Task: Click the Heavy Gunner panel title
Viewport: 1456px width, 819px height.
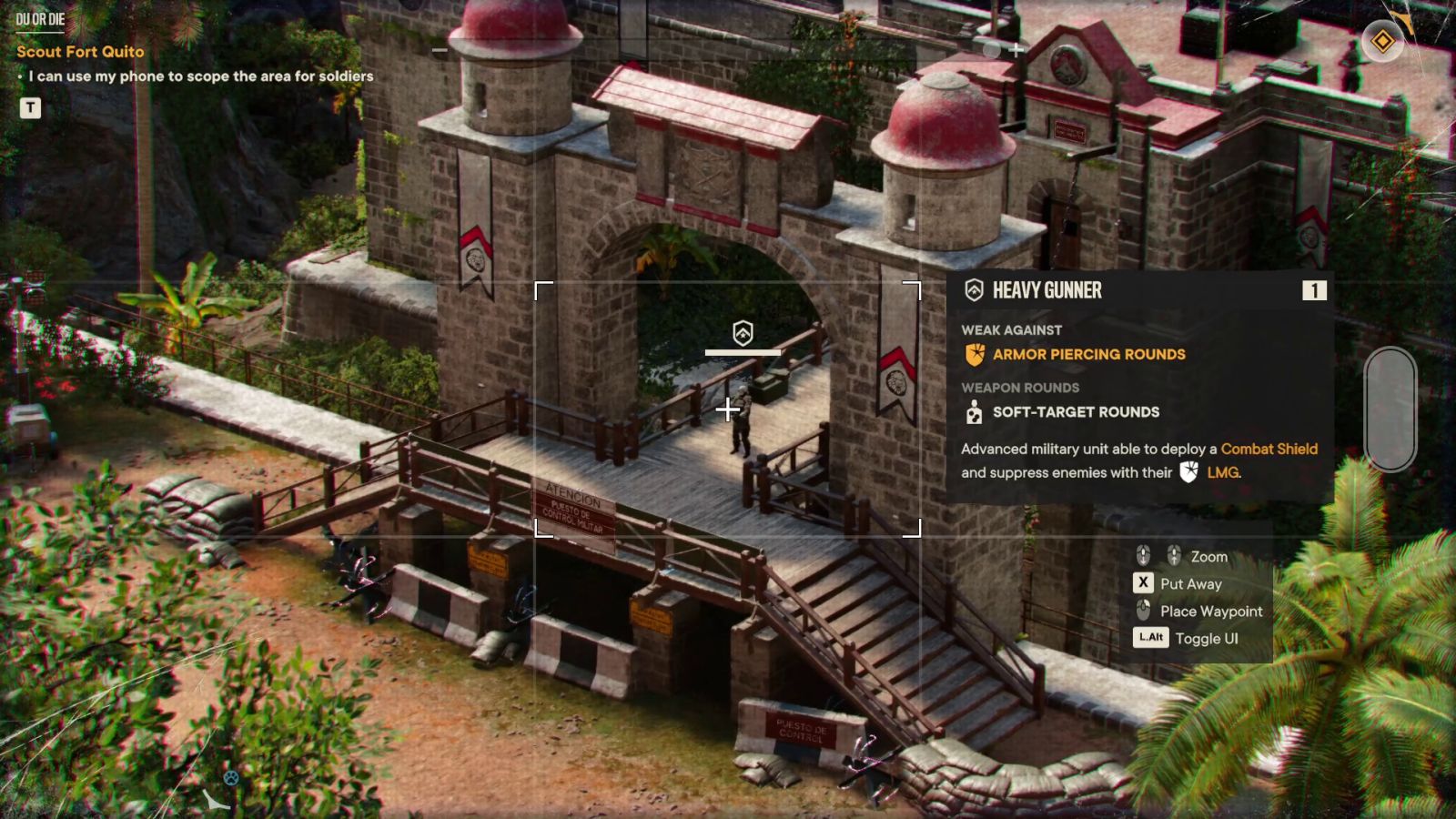Action: coord(1046,290)
